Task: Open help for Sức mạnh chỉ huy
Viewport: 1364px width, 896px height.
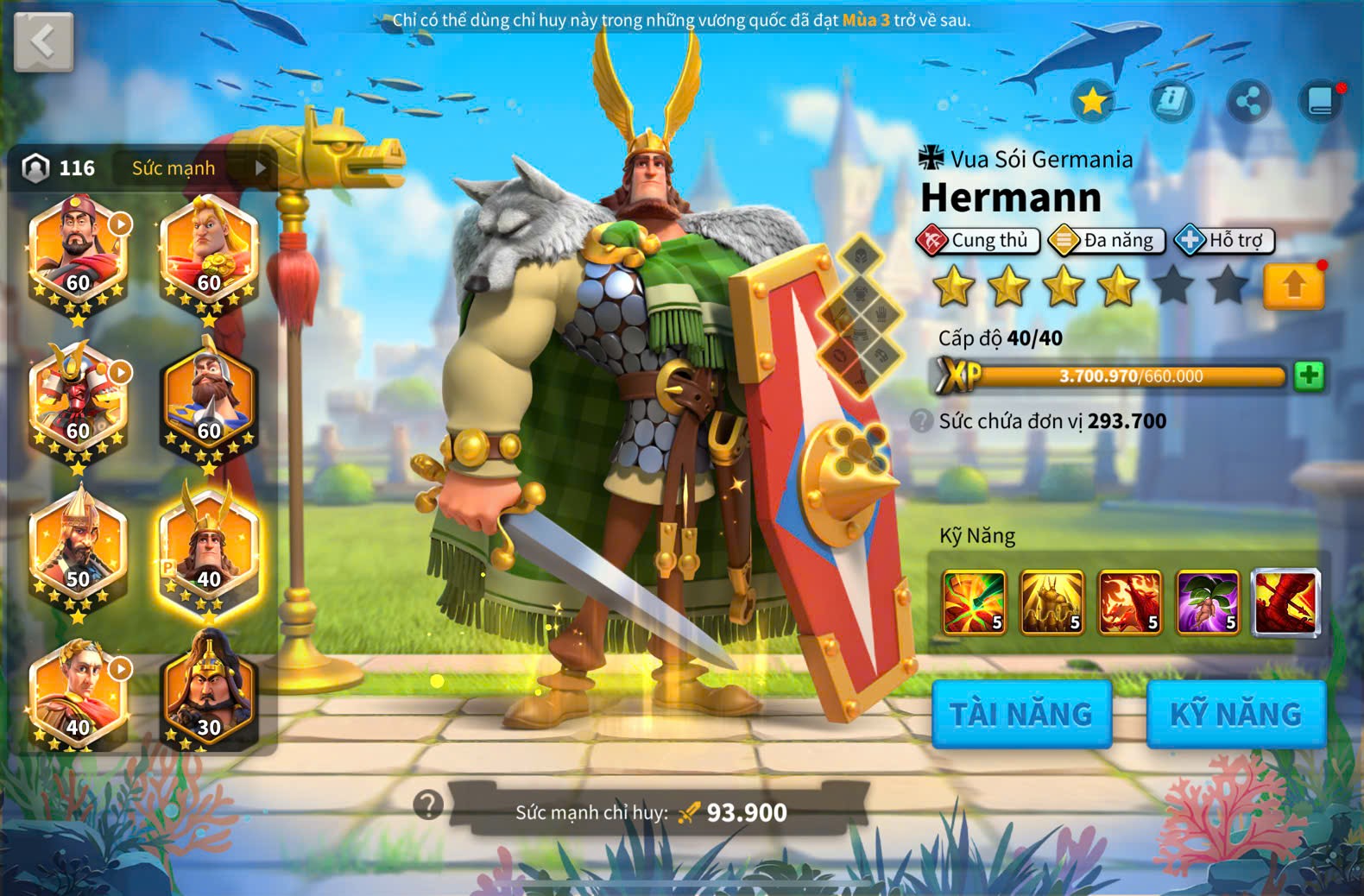Action: tap(428, 805)
